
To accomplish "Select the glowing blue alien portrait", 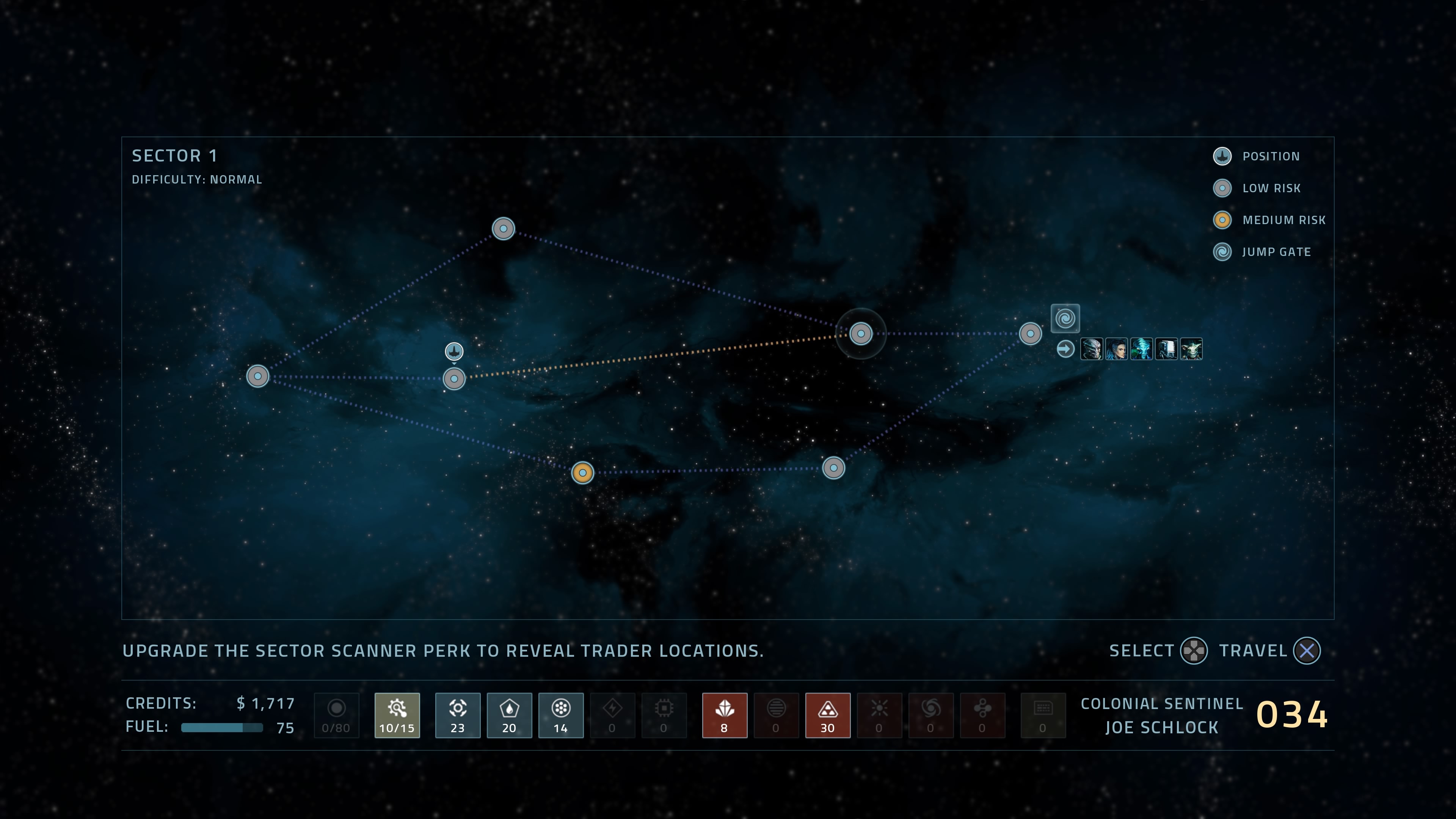I will click(1141, 349).
